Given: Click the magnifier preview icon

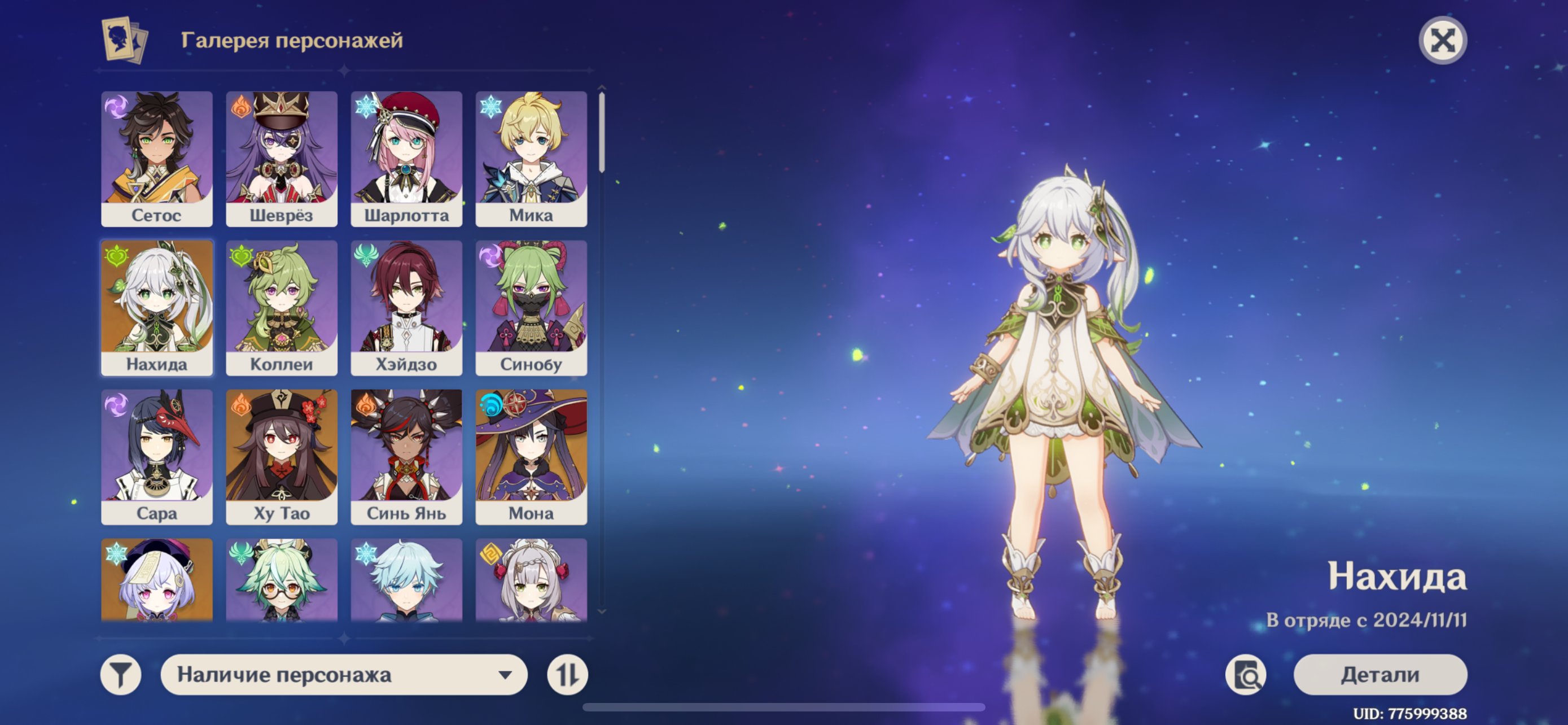Looking at the screenshot, I should point(1245,675).
